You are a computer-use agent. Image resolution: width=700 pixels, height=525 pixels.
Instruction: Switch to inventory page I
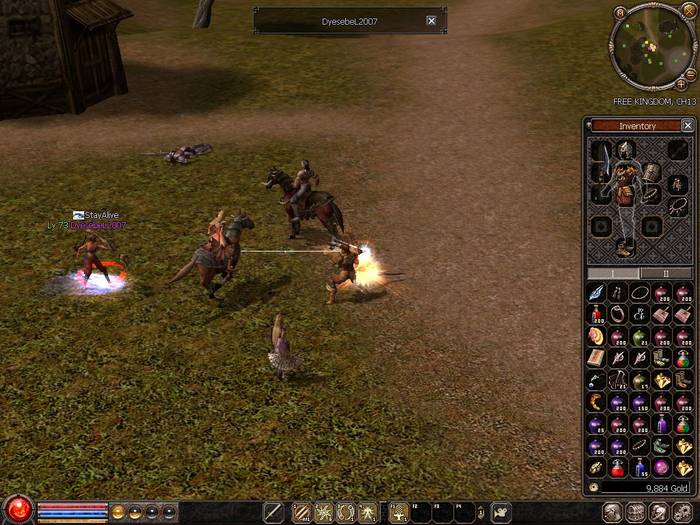tap(614, 273)
